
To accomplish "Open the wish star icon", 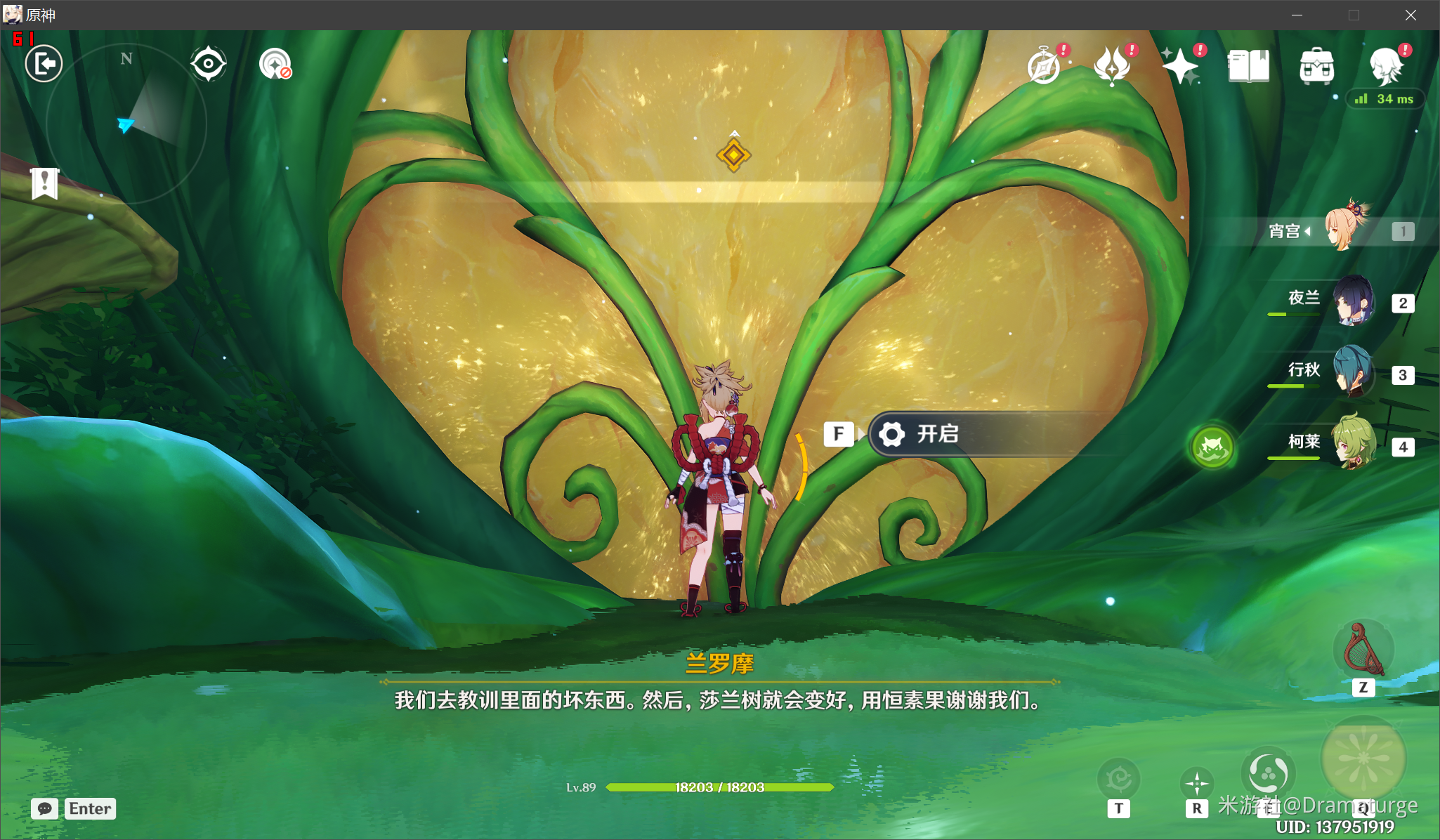I will click(1180, 67).
